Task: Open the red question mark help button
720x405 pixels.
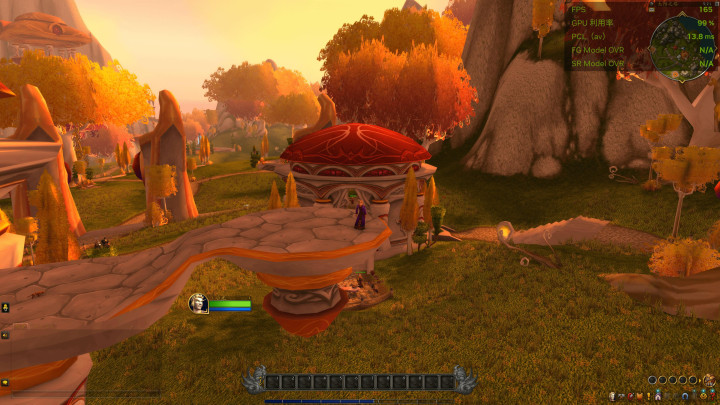Action: click(713, 396)
